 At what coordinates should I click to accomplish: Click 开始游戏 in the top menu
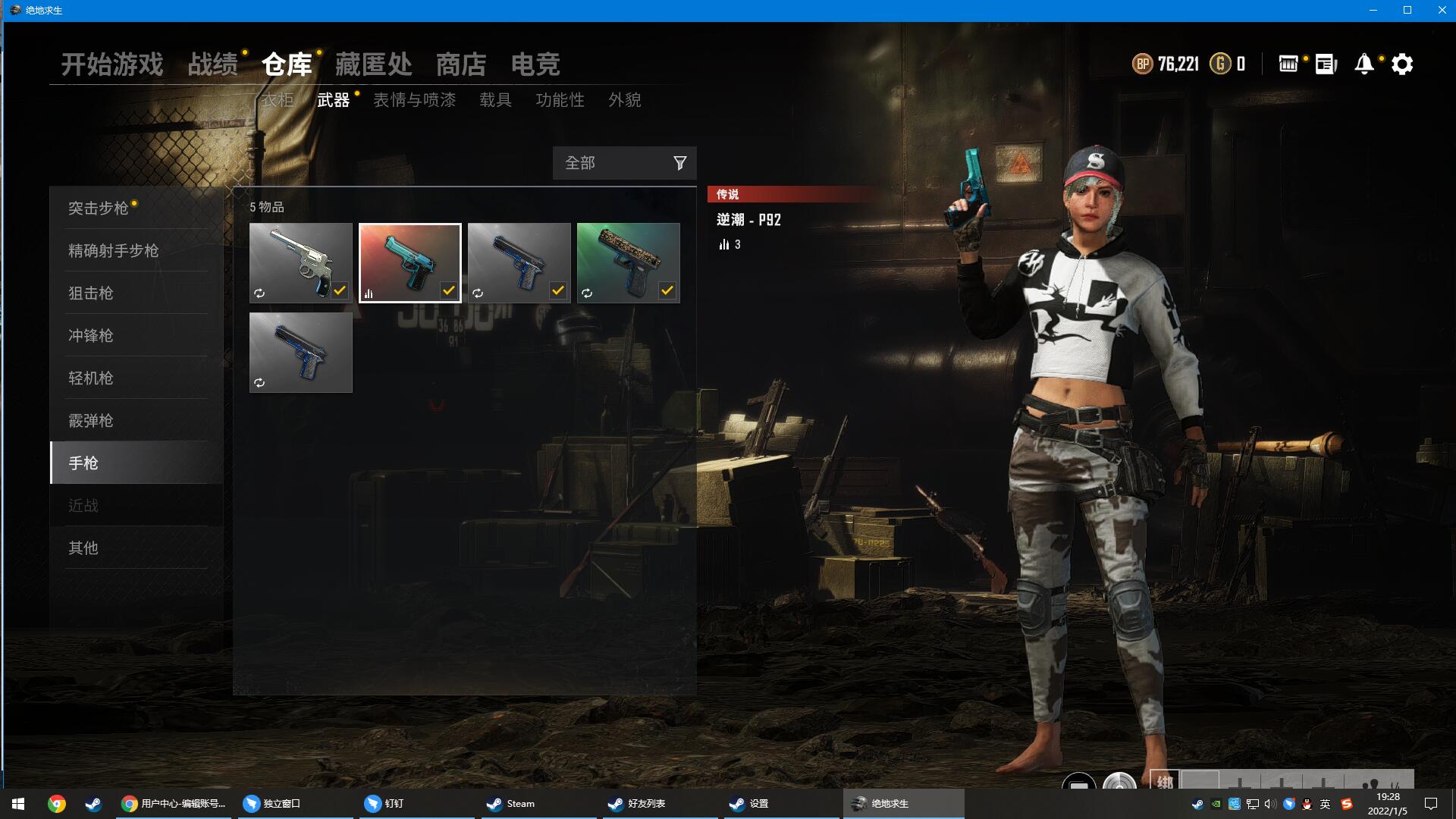(112, 65)
